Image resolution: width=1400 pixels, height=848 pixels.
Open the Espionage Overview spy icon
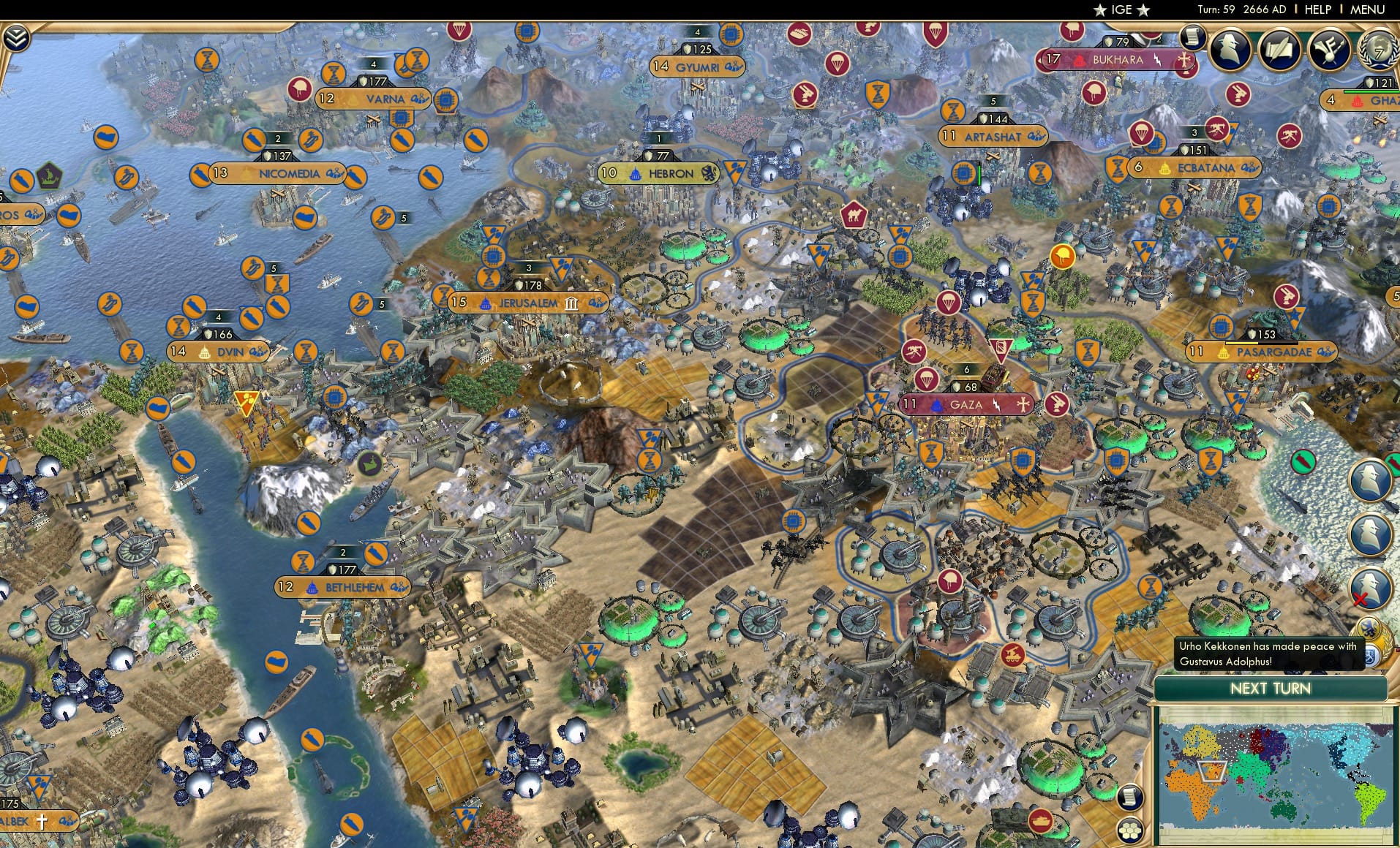1229,48
